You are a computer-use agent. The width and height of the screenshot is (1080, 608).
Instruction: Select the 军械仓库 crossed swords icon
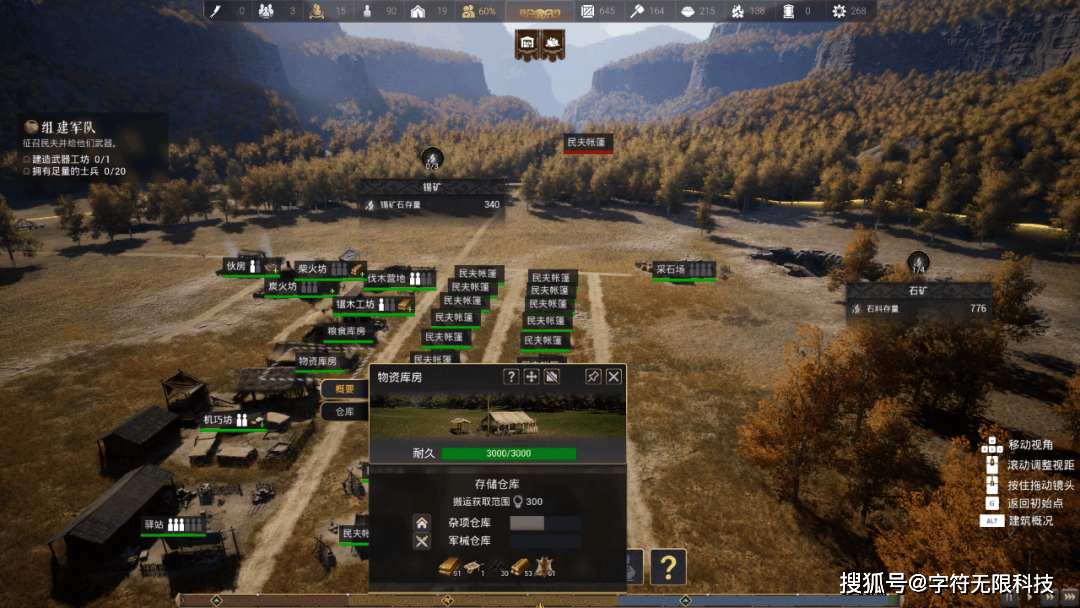422,541
